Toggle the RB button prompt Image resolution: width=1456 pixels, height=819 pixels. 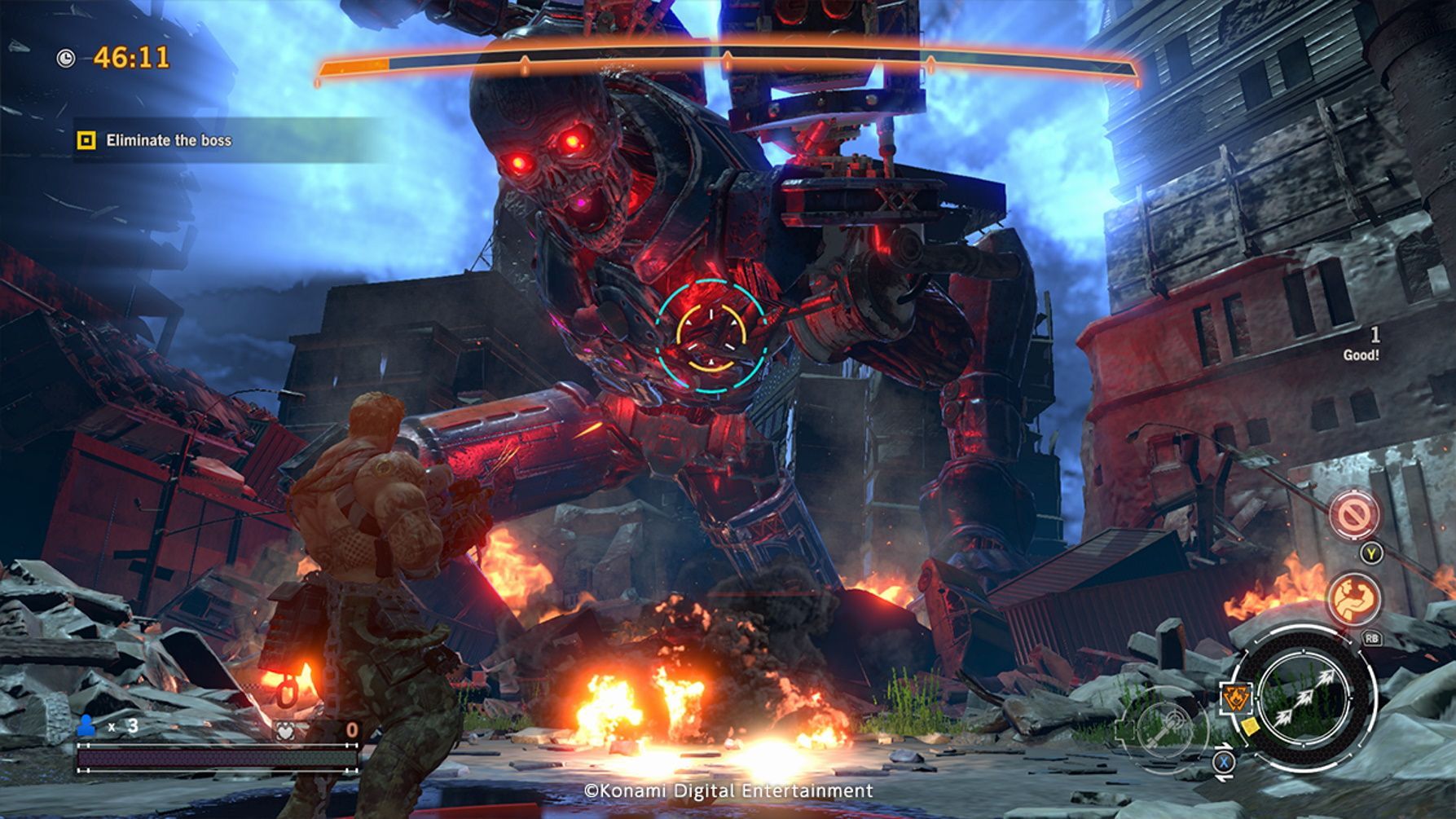pos(1373,639)
